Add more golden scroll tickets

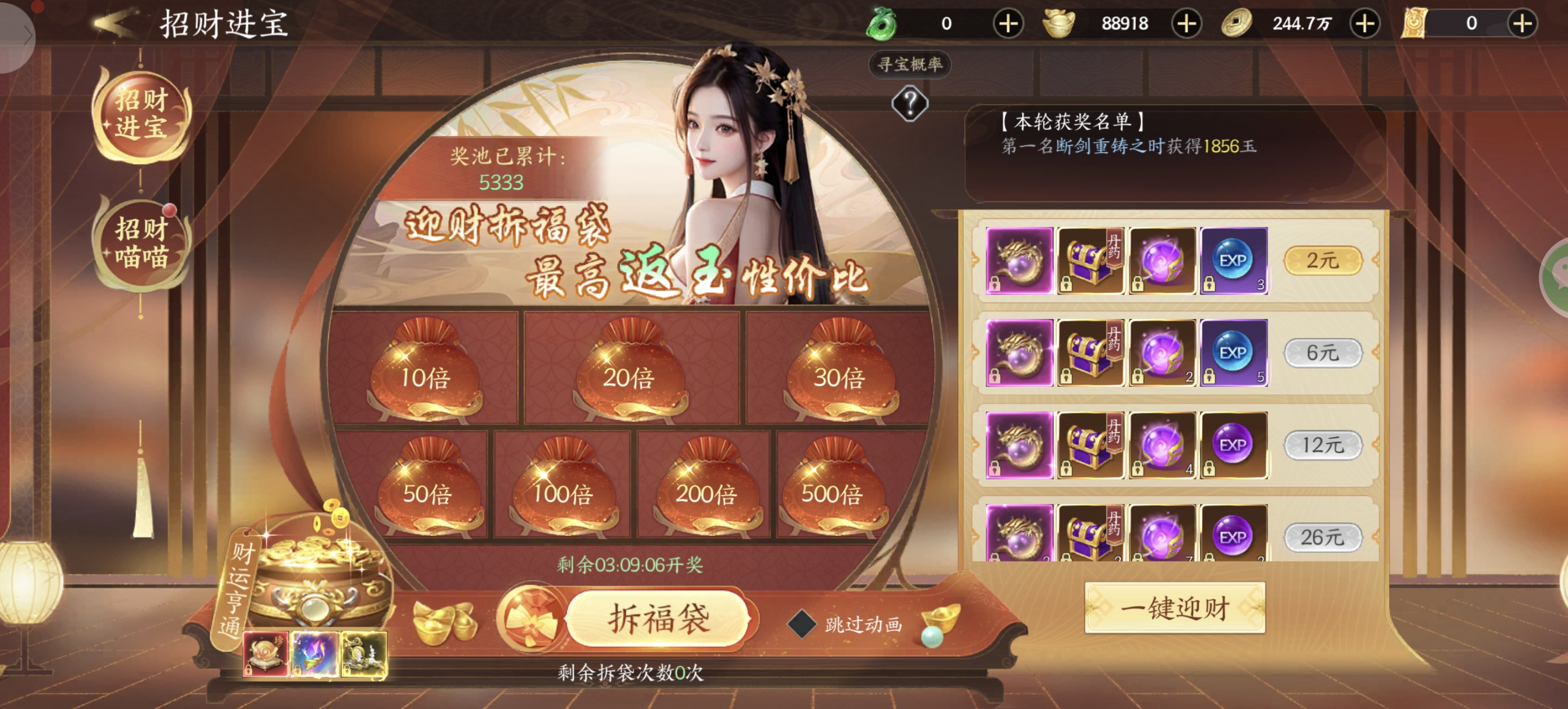point(1522,24)
